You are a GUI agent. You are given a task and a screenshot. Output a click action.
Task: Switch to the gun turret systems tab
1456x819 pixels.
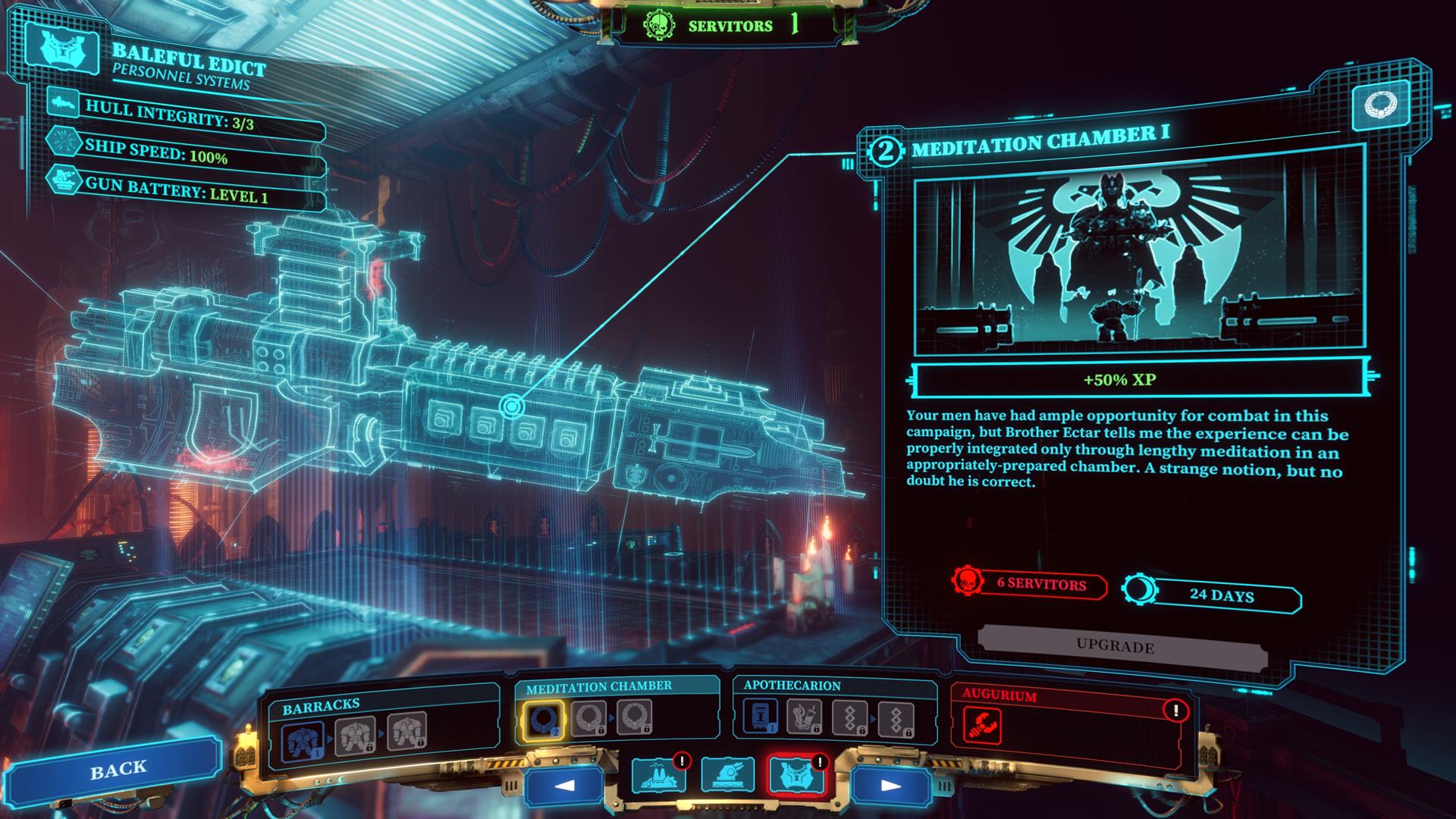[x=727, y=775]
